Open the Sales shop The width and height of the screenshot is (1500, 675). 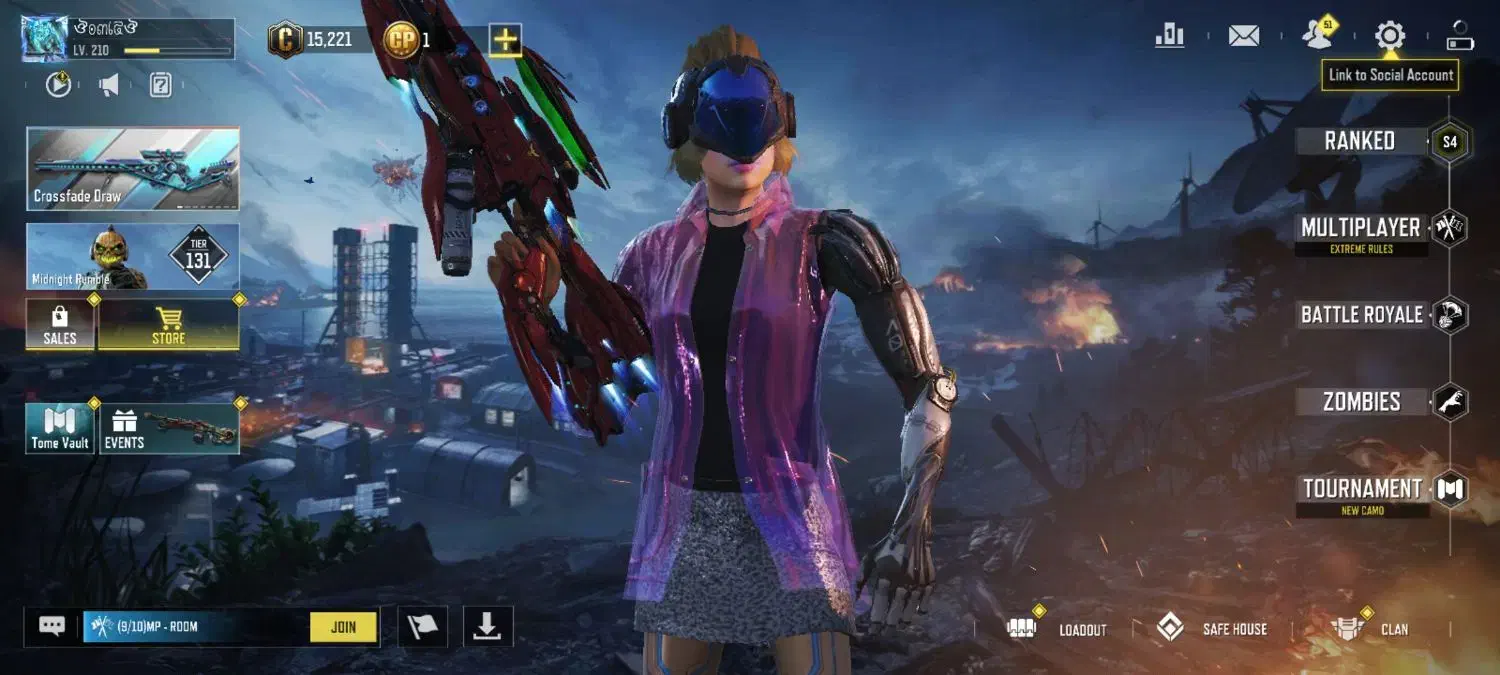[x=60, y=326]
